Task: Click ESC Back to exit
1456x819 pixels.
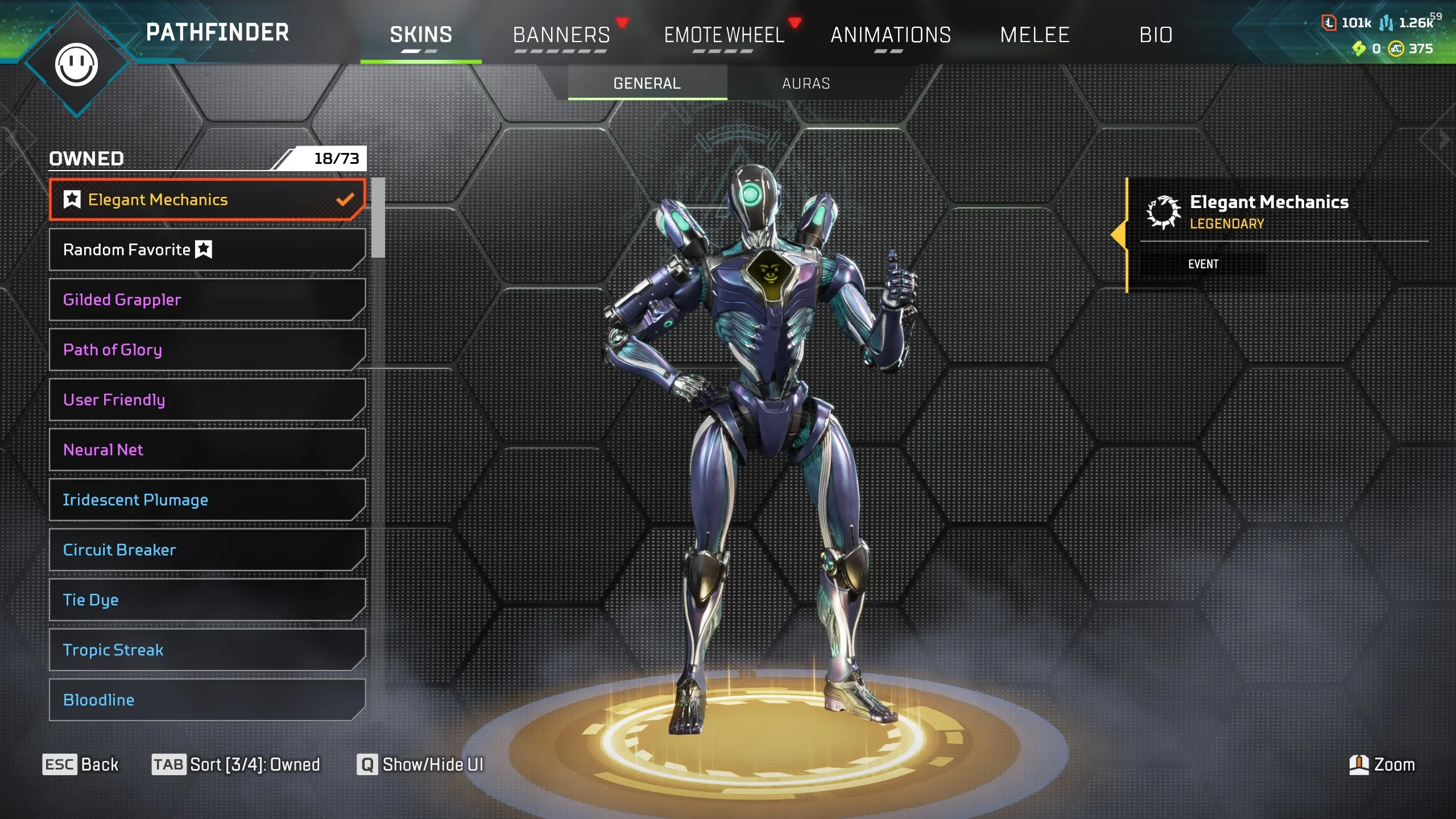Action: click(81, 764)
